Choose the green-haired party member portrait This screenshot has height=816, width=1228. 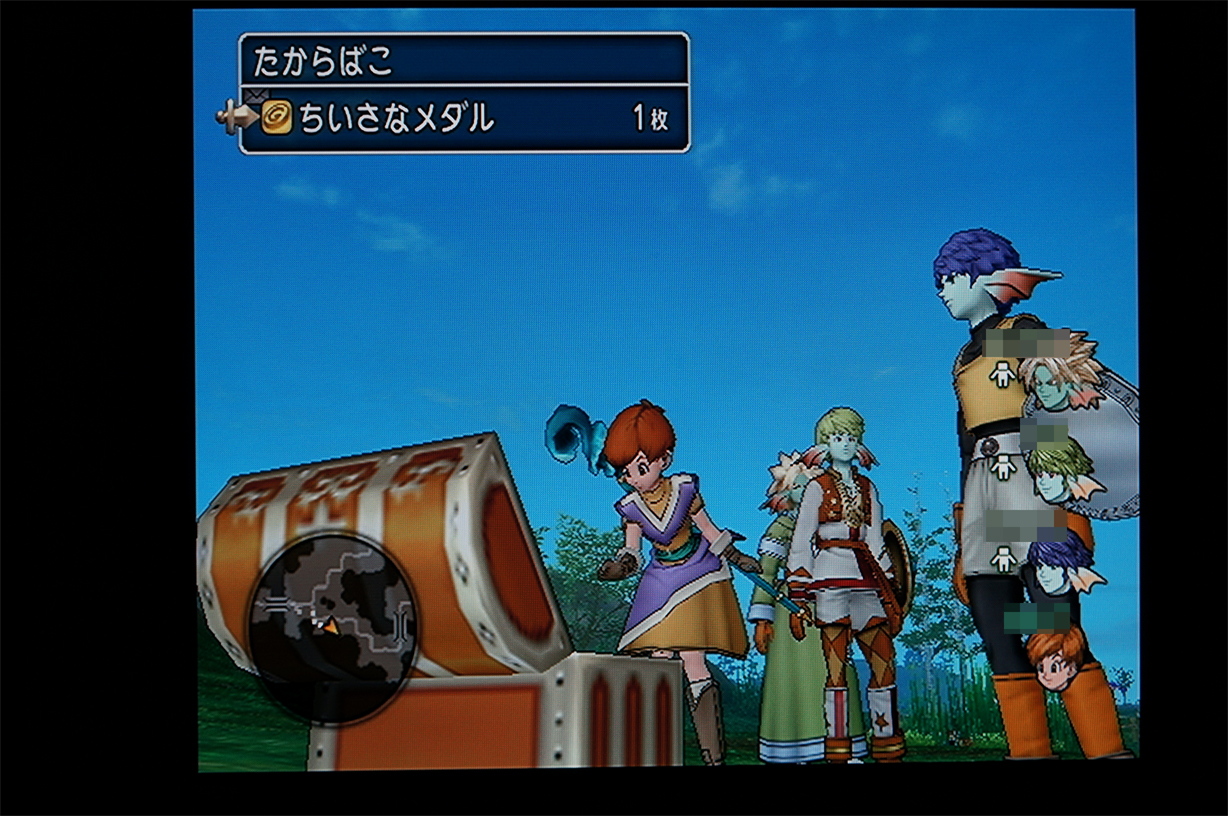[1062, 472]
